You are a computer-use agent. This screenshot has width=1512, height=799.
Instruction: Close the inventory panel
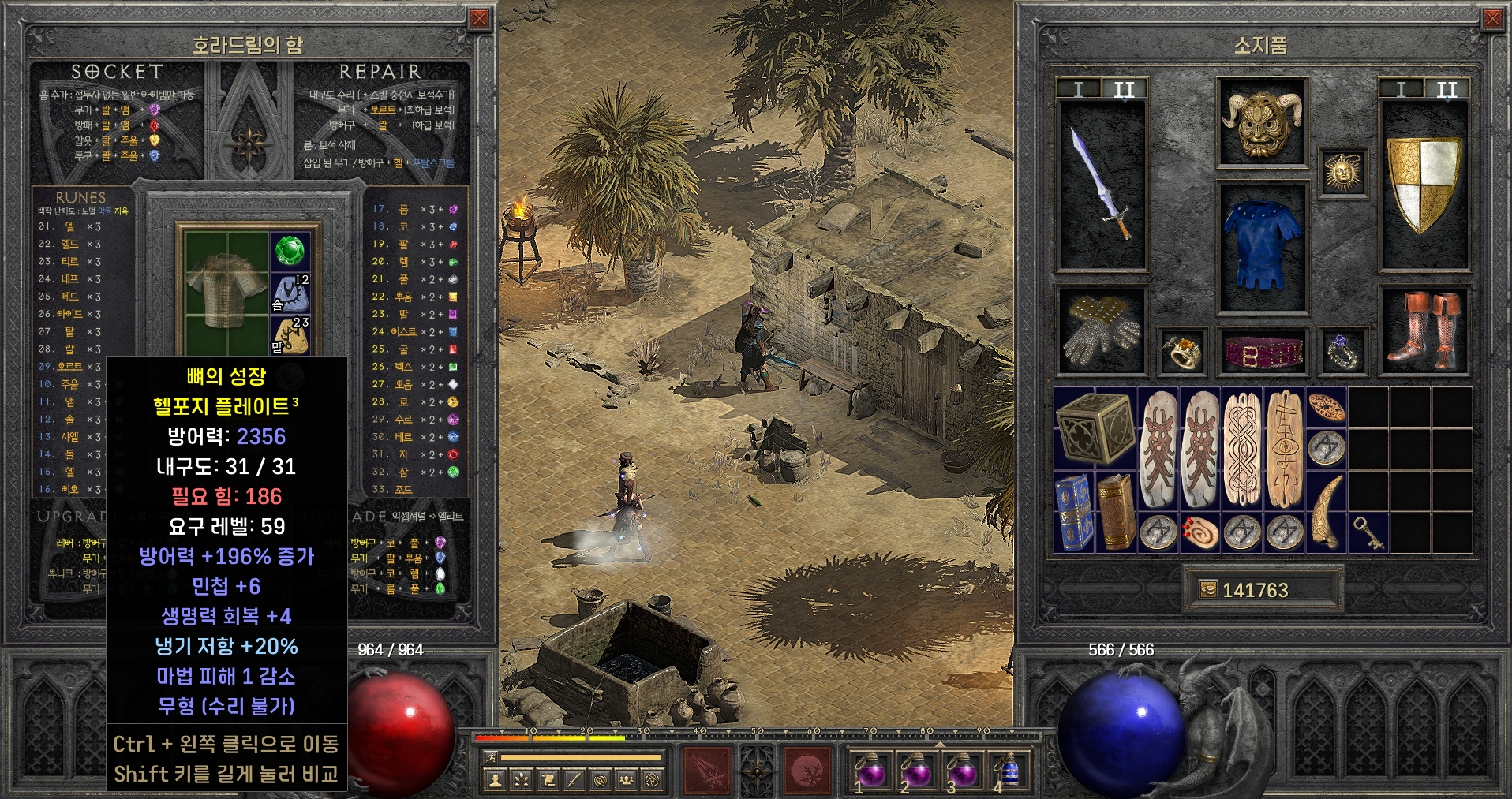(1492, 19)
